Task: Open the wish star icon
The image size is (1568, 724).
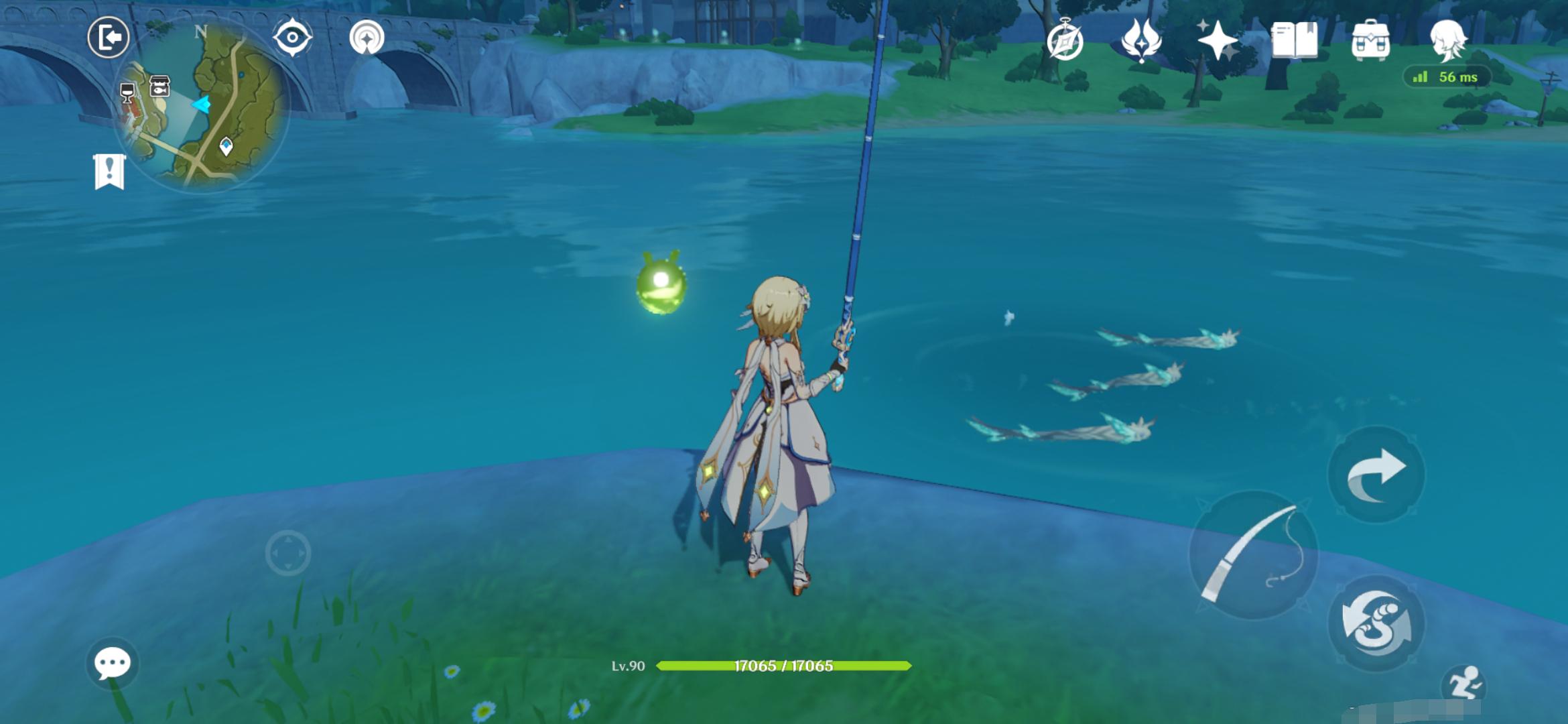Action: click(x=1218, y=40)
